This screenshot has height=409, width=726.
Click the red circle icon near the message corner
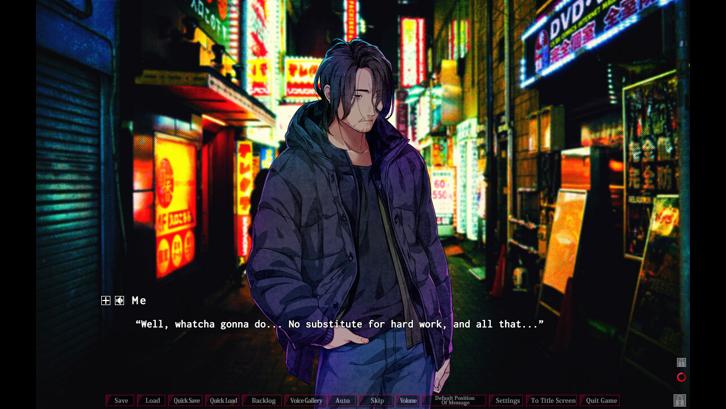pyautogui.click(x=681, y=377)
